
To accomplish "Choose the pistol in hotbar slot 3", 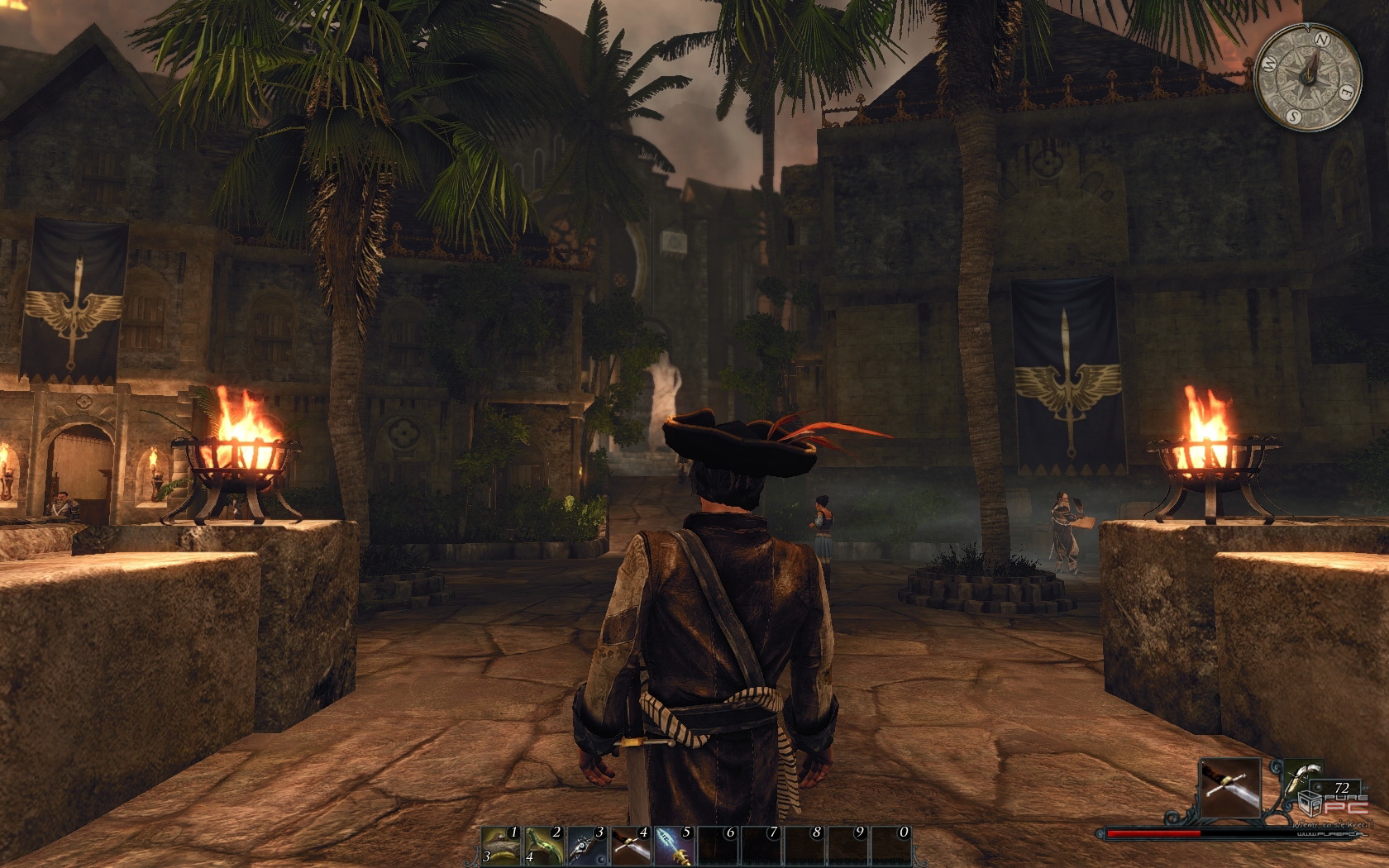I will pyautogui.click(x=587, y=845).
